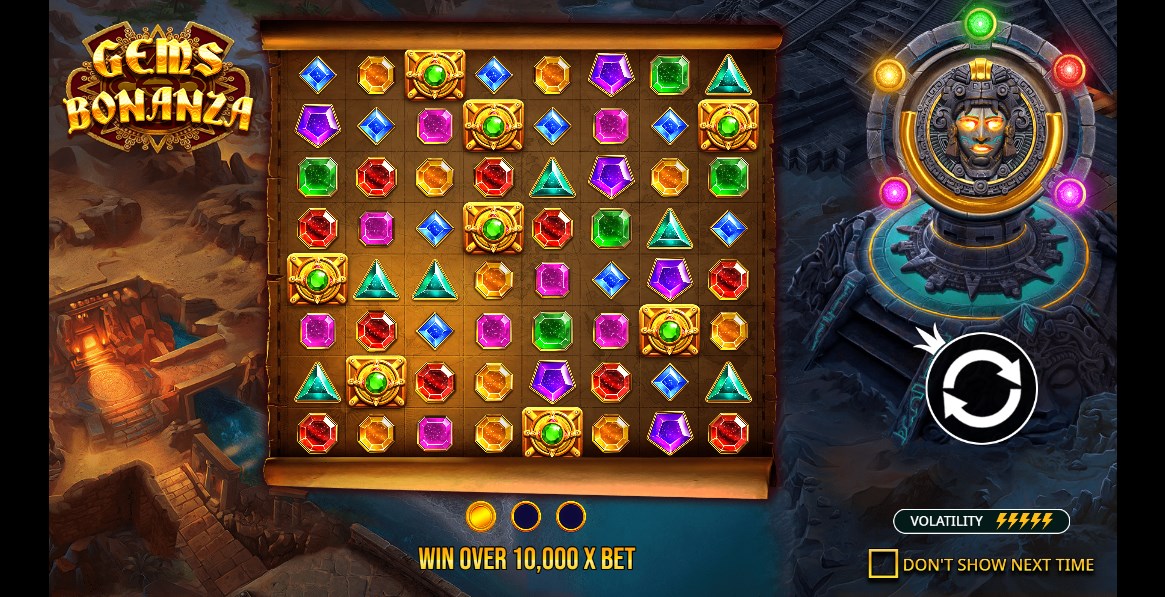Go to the third intro page dot

(571, 516)
